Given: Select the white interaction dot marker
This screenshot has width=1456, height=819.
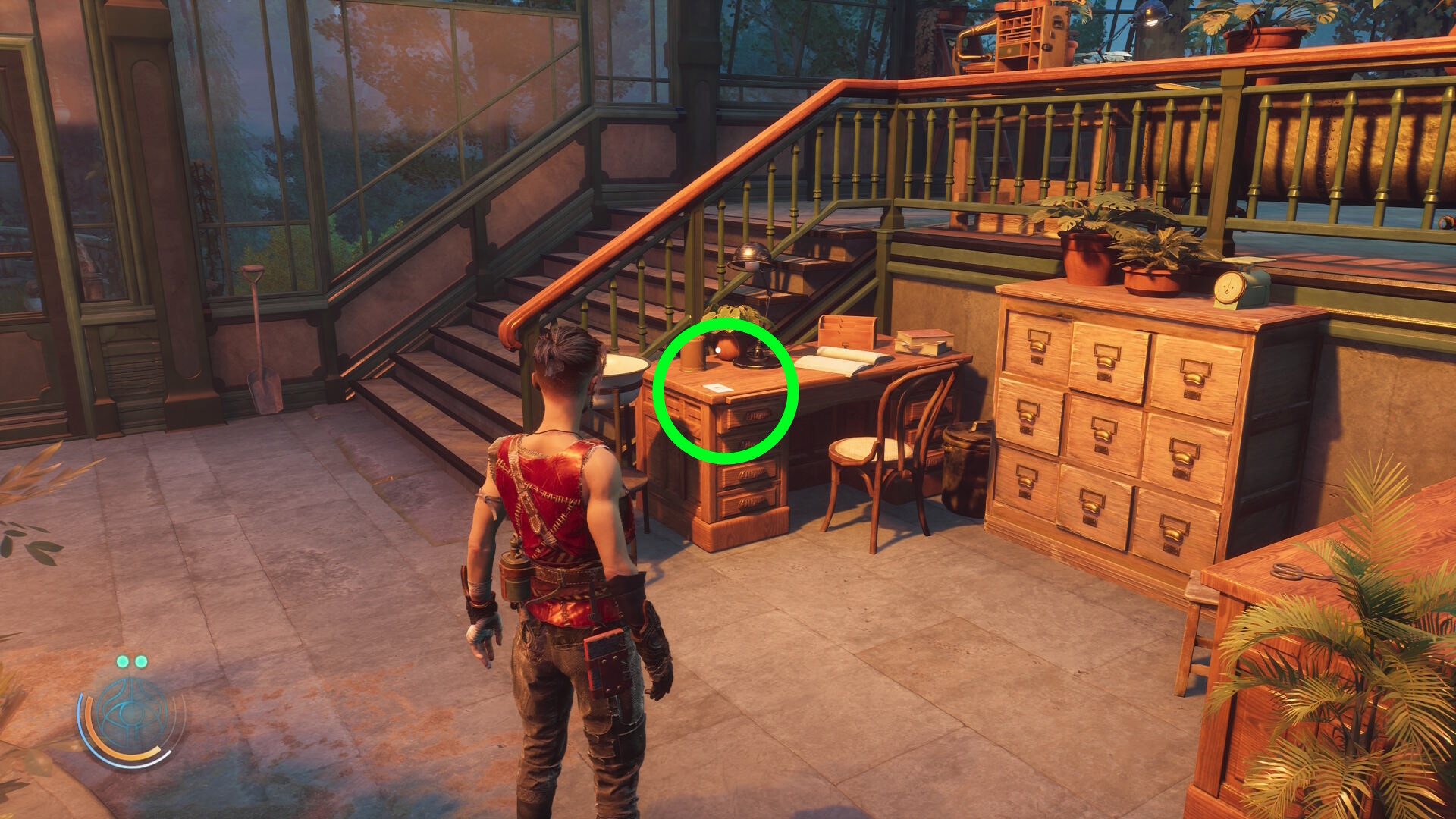Looking at the screenshot, I should [x=717, y=350].
